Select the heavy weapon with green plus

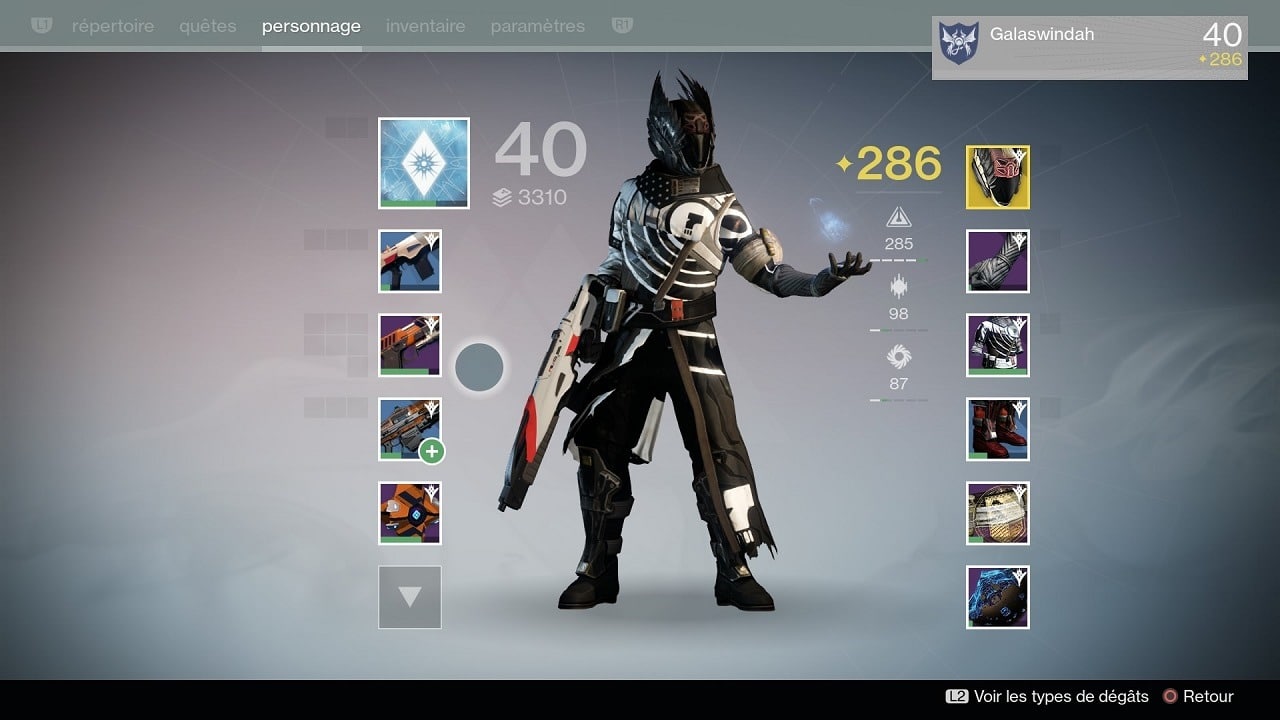point(410,429)
